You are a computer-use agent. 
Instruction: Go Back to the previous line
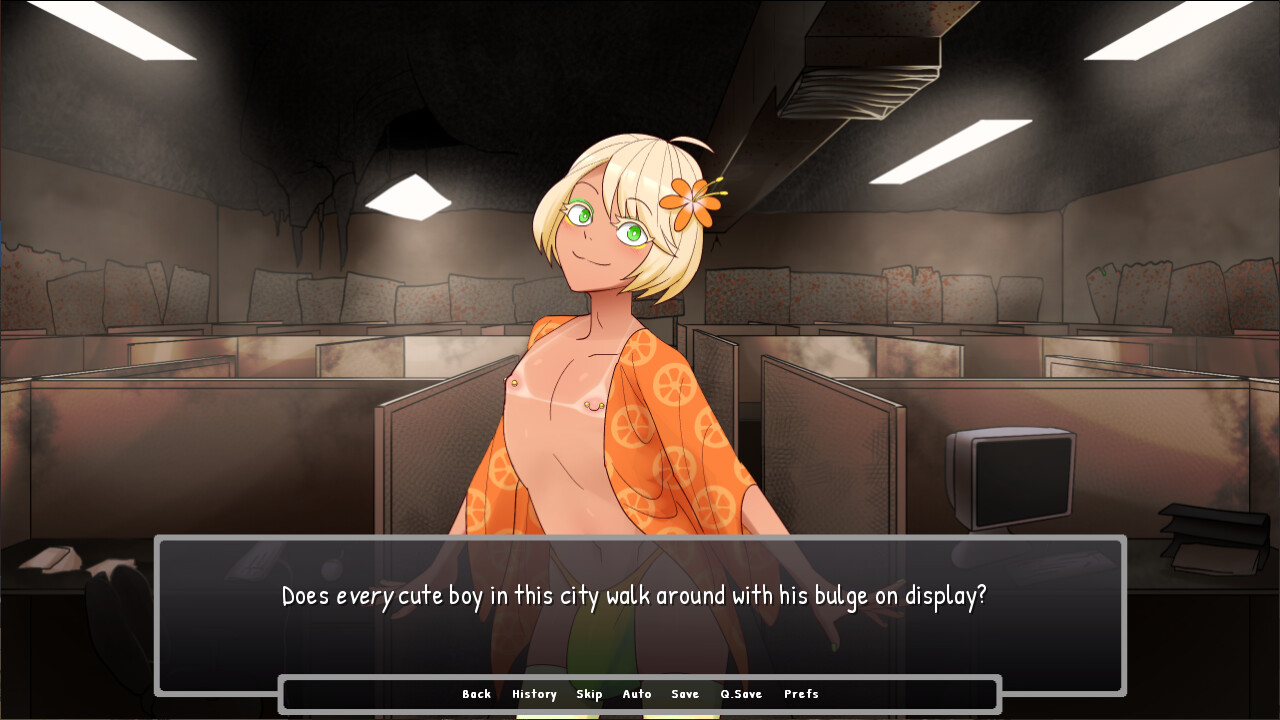[476, 694]
